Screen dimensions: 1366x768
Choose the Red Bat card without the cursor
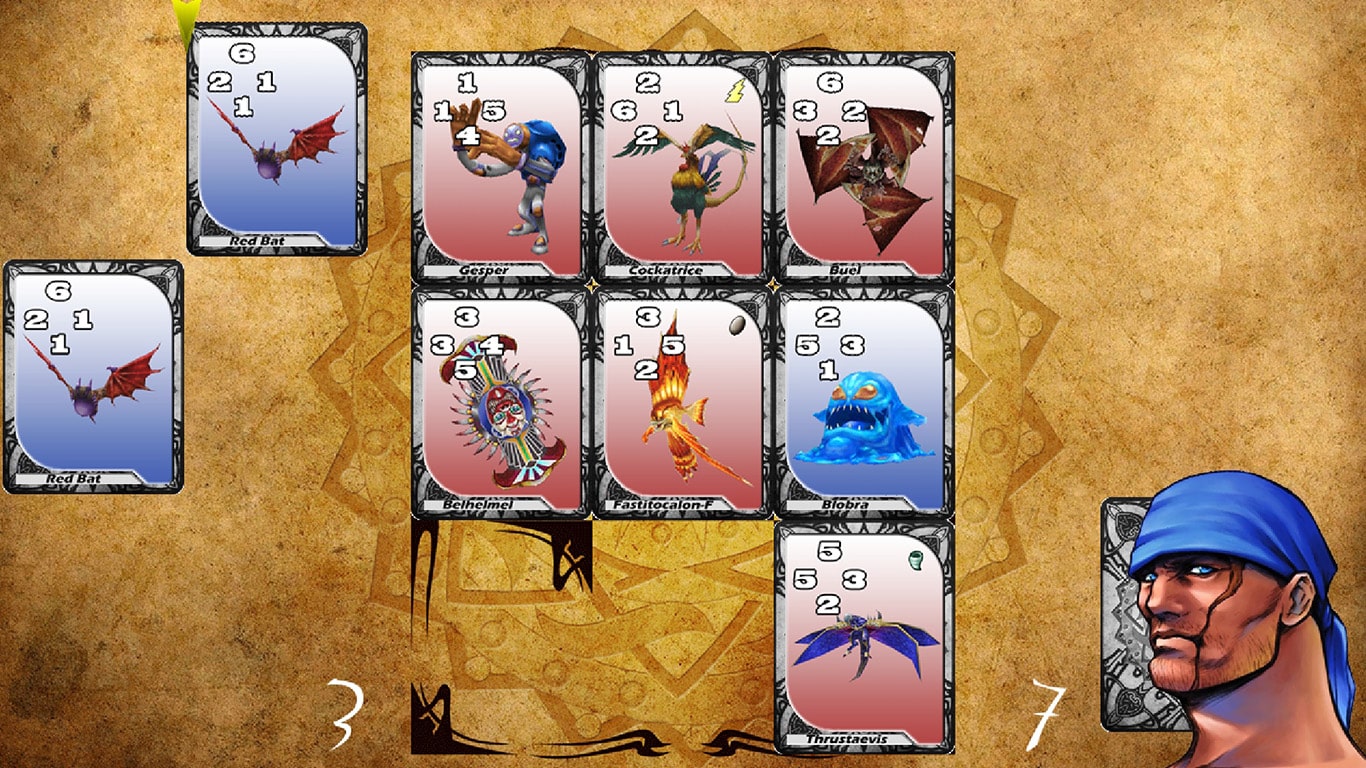point(94,377)
